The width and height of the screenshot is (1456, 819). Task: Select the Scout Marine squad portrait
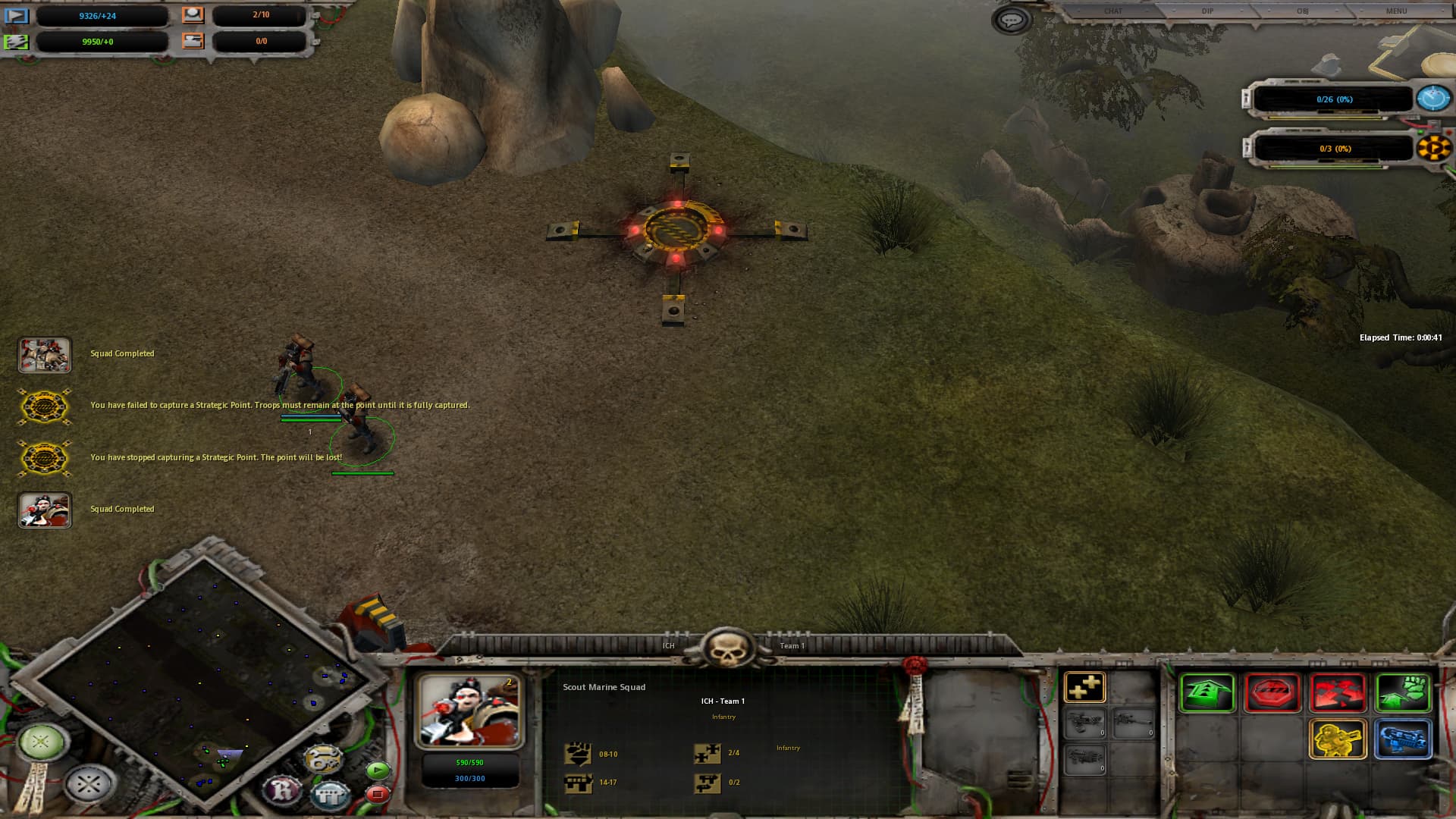click(x=469, y=711)
